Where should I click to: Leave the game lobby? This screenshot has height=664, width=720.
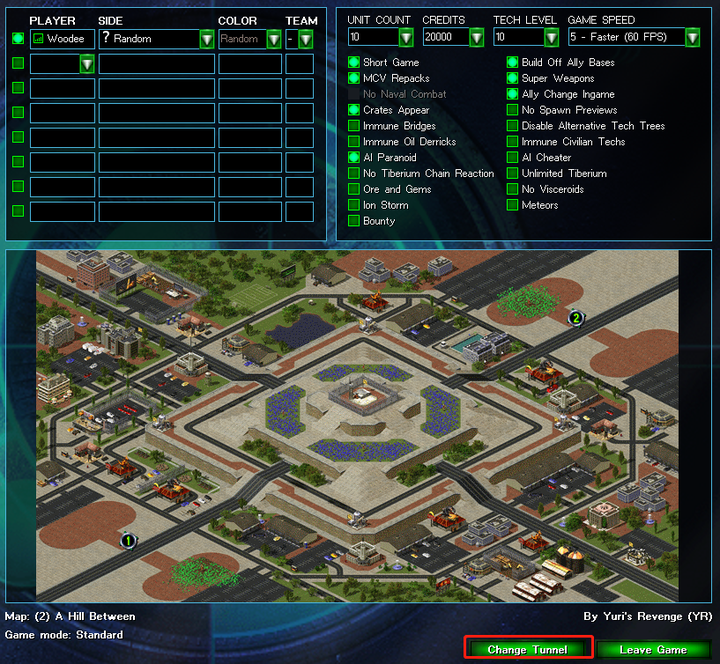click(x=653, y=649)
